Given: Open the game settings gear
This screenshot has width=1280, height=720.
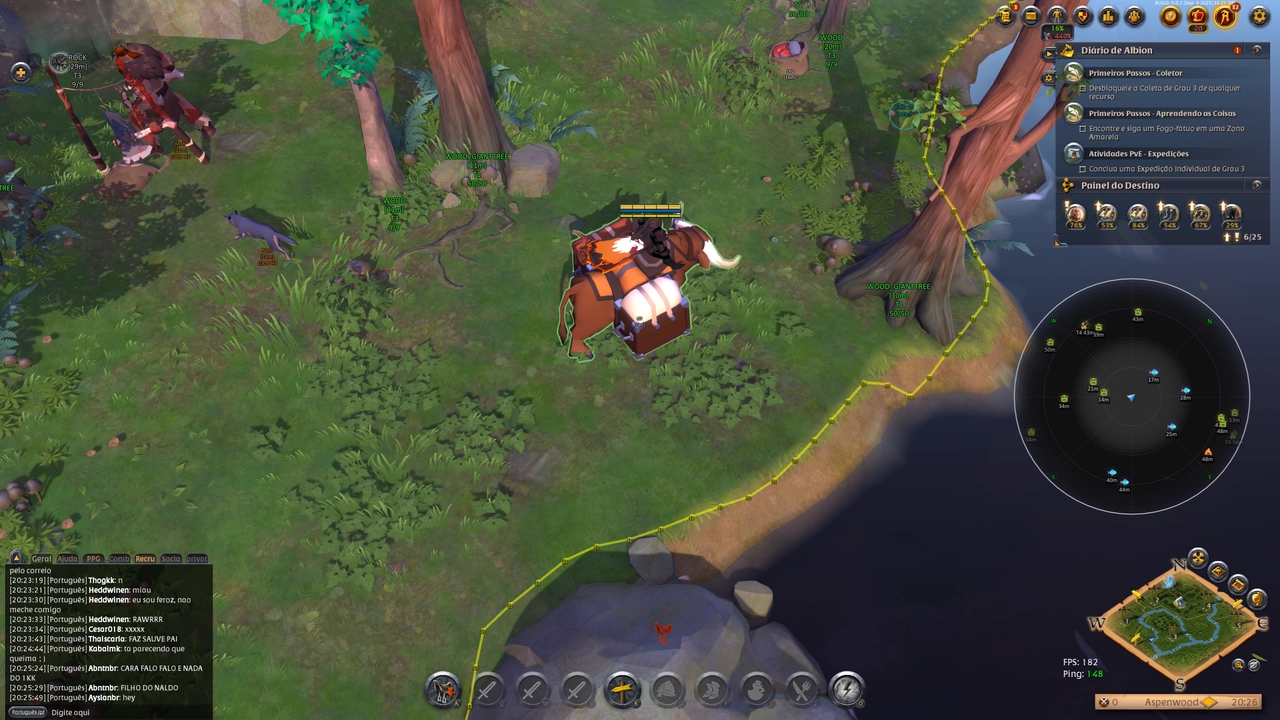Looking at the screenshot, I should click(x=1259, y=16).
